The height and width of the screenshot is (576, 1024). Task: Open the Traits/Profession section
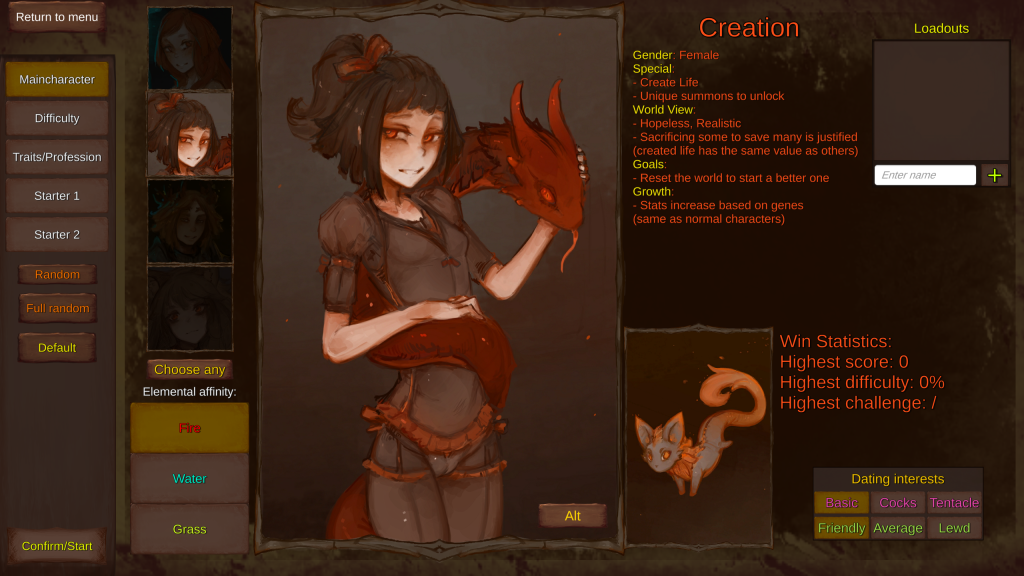click(57, 157)
